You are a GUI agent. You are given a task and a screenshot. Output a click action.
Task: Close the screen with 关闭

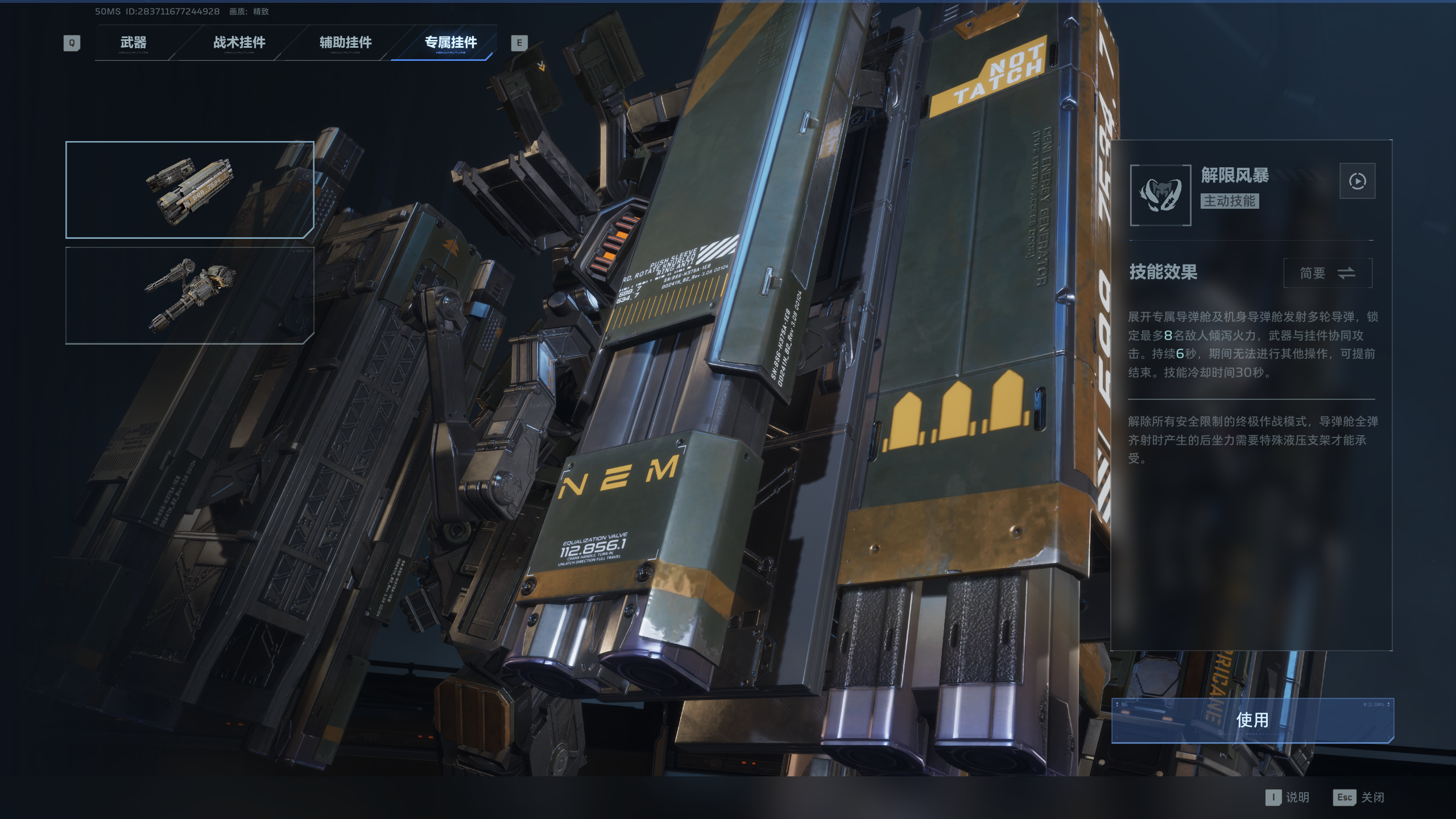click(1359, 797)
